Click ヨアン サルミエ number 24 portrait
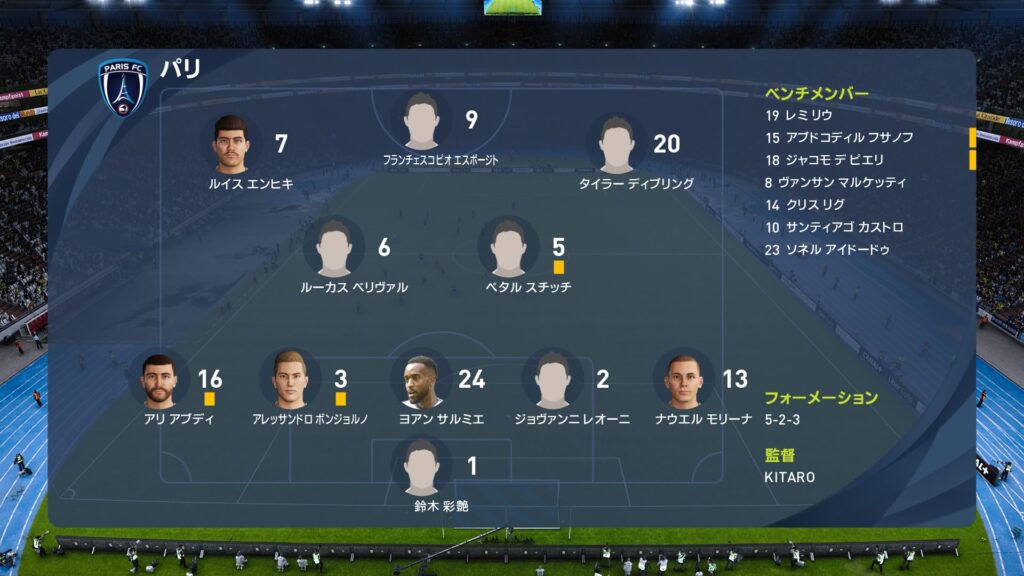Viewport: 1024px width, 576px height. click(421, 380)
